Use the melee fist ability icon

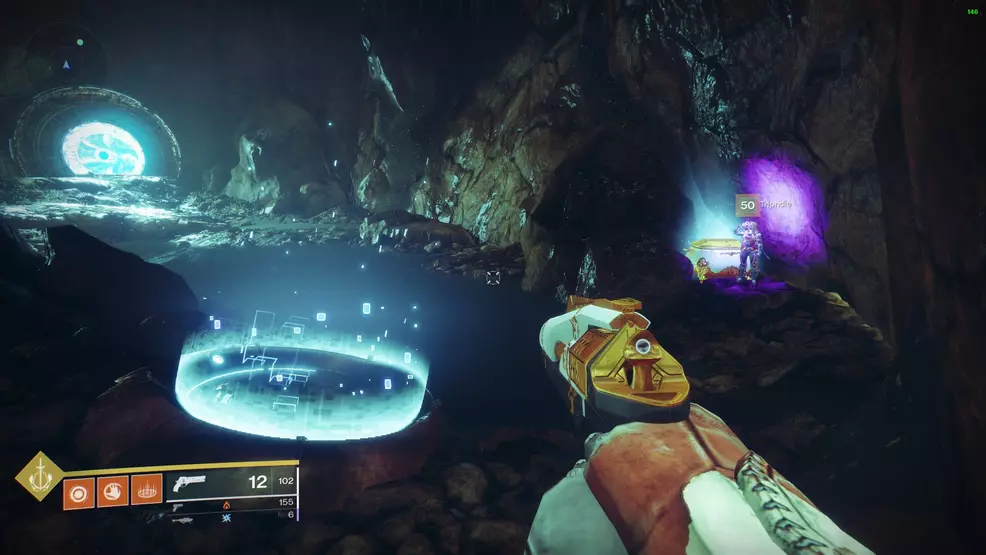[x=112, y=490]
